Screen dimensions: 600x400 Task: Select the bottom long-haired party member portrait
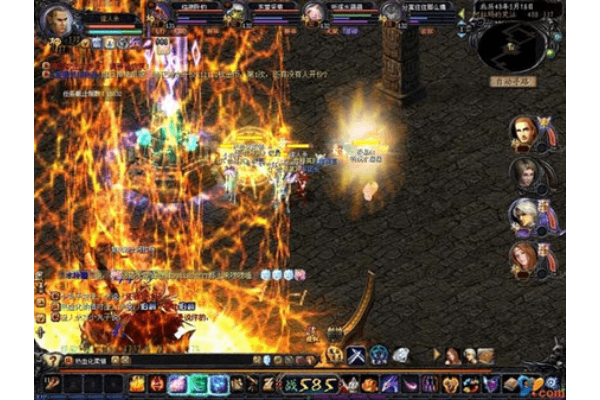pos(523,257)
